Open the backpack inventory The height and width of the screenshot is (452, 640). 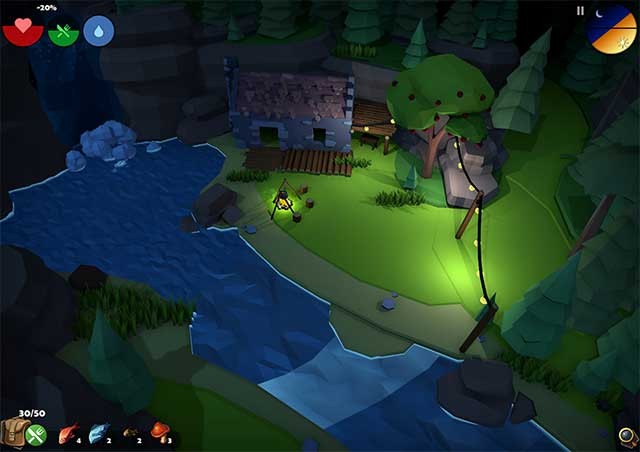click(14, 432)
